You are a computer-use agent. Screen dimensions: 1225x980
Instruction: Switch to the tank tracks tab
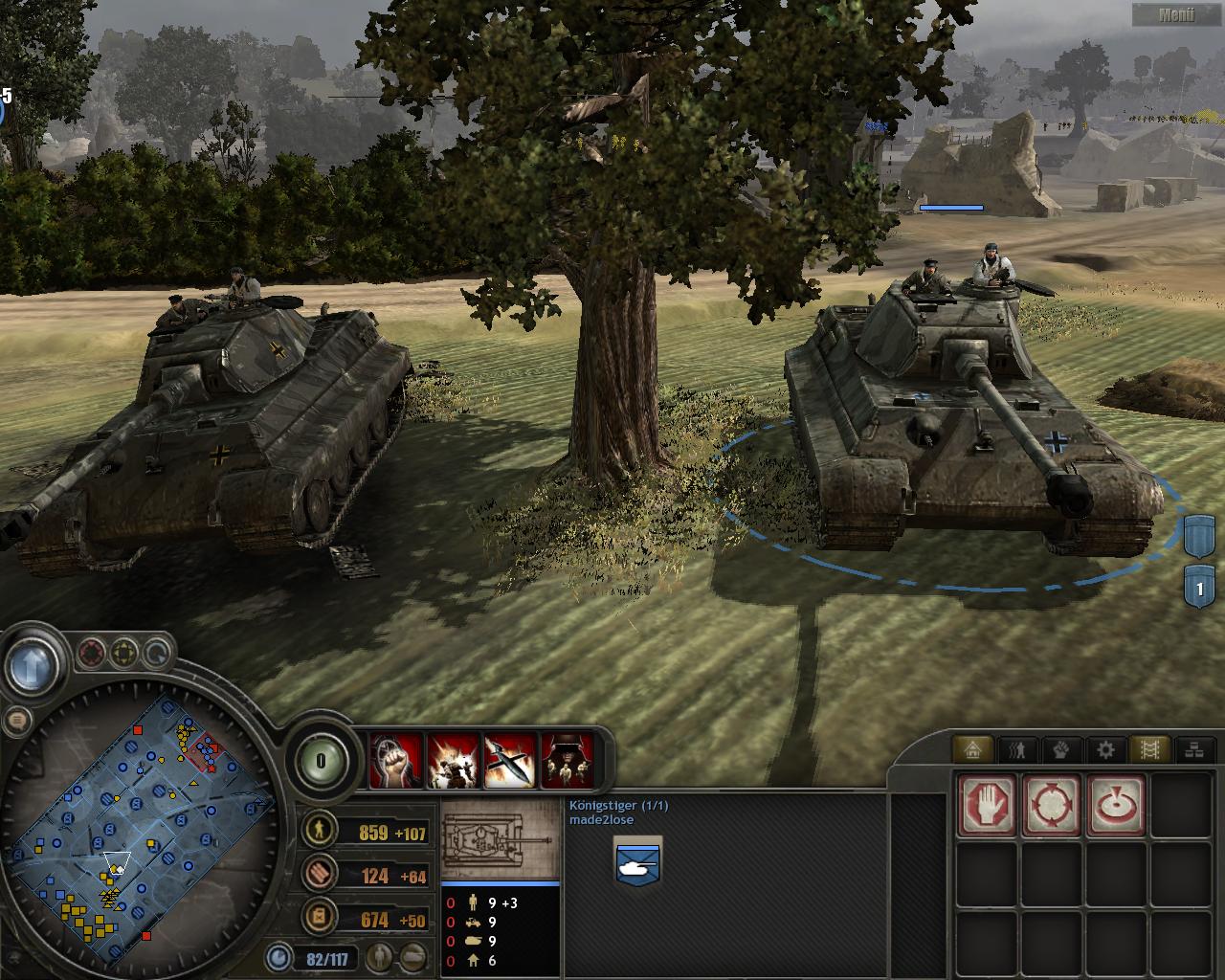point(1149,749)
